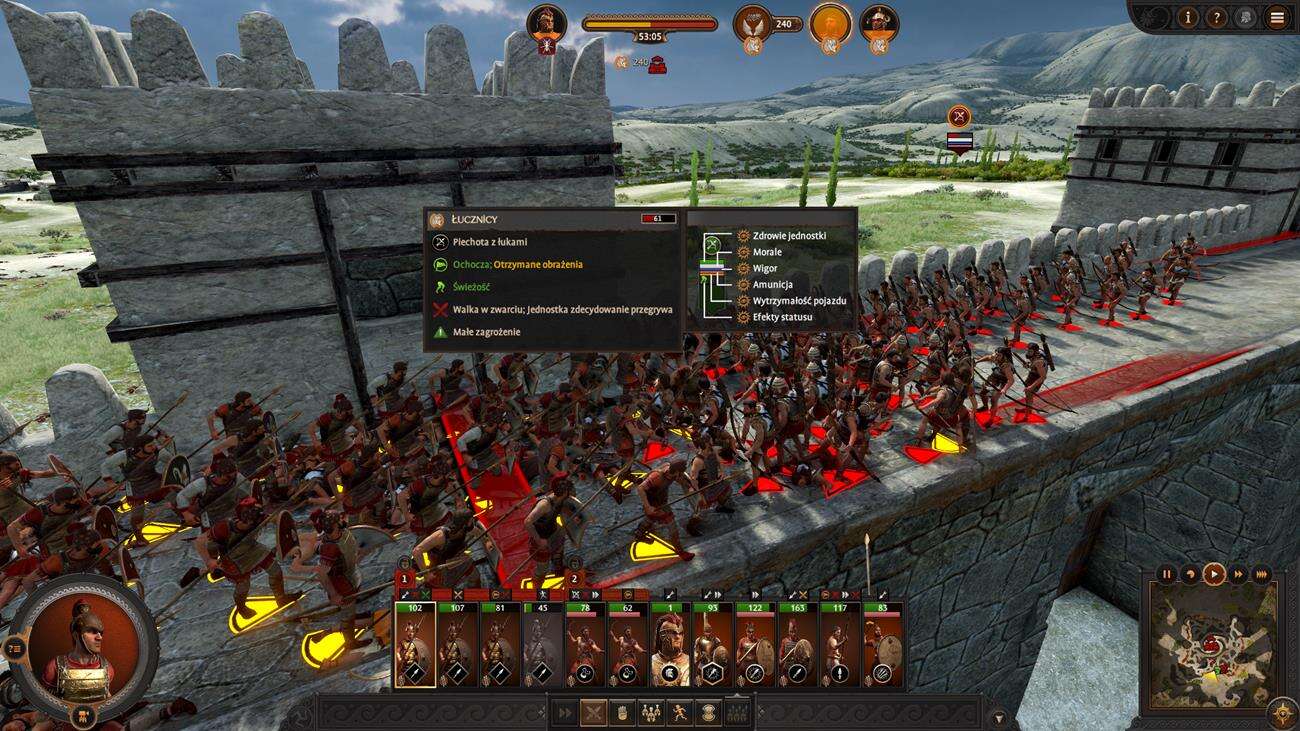Select the unit card with 102 soldiers
This screenshot has height=731, width=1300.
pos(415,645)
